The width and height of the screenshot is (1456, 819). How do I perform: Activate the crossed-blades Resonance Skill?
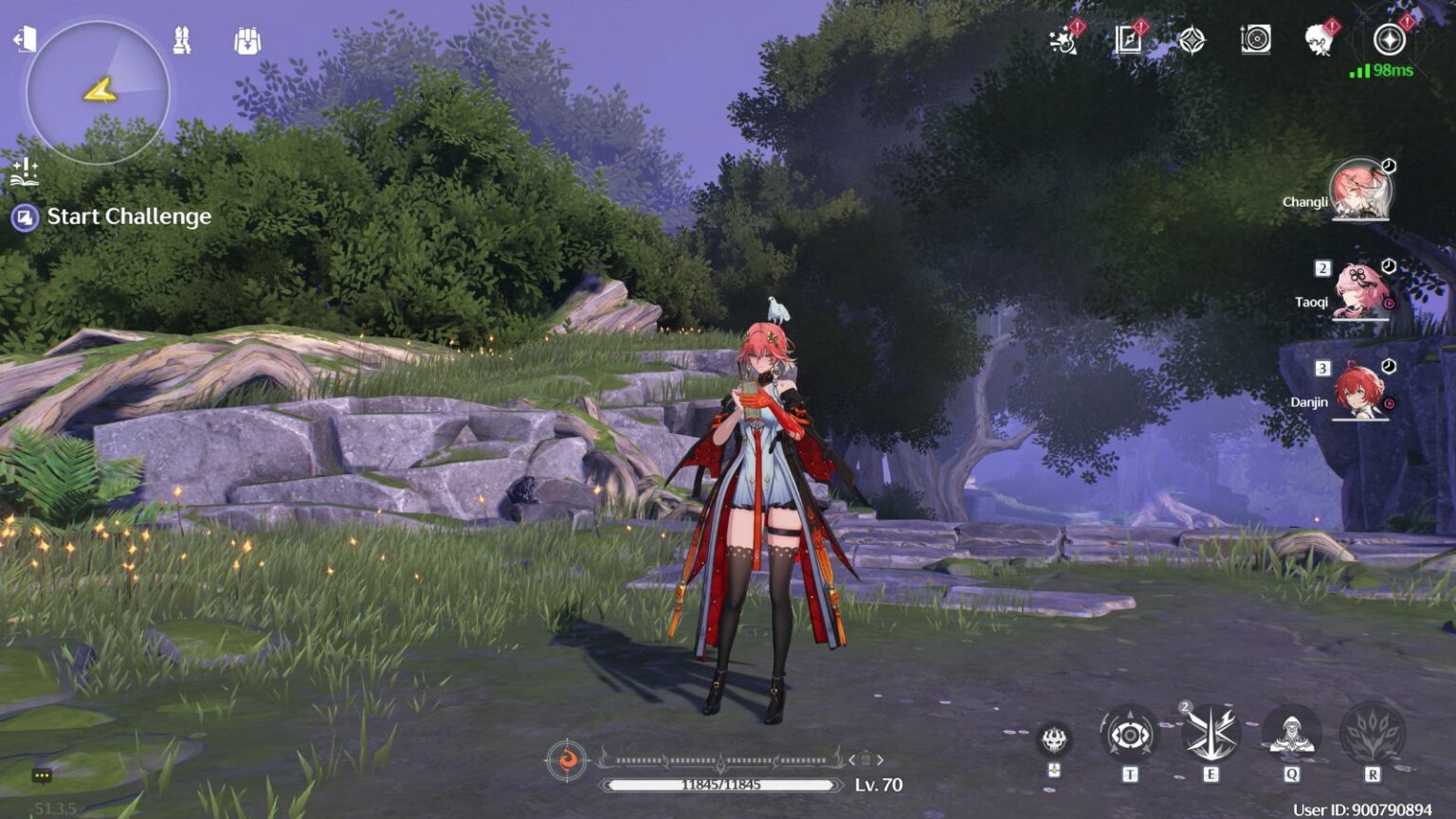click(x=1210, y=735)
